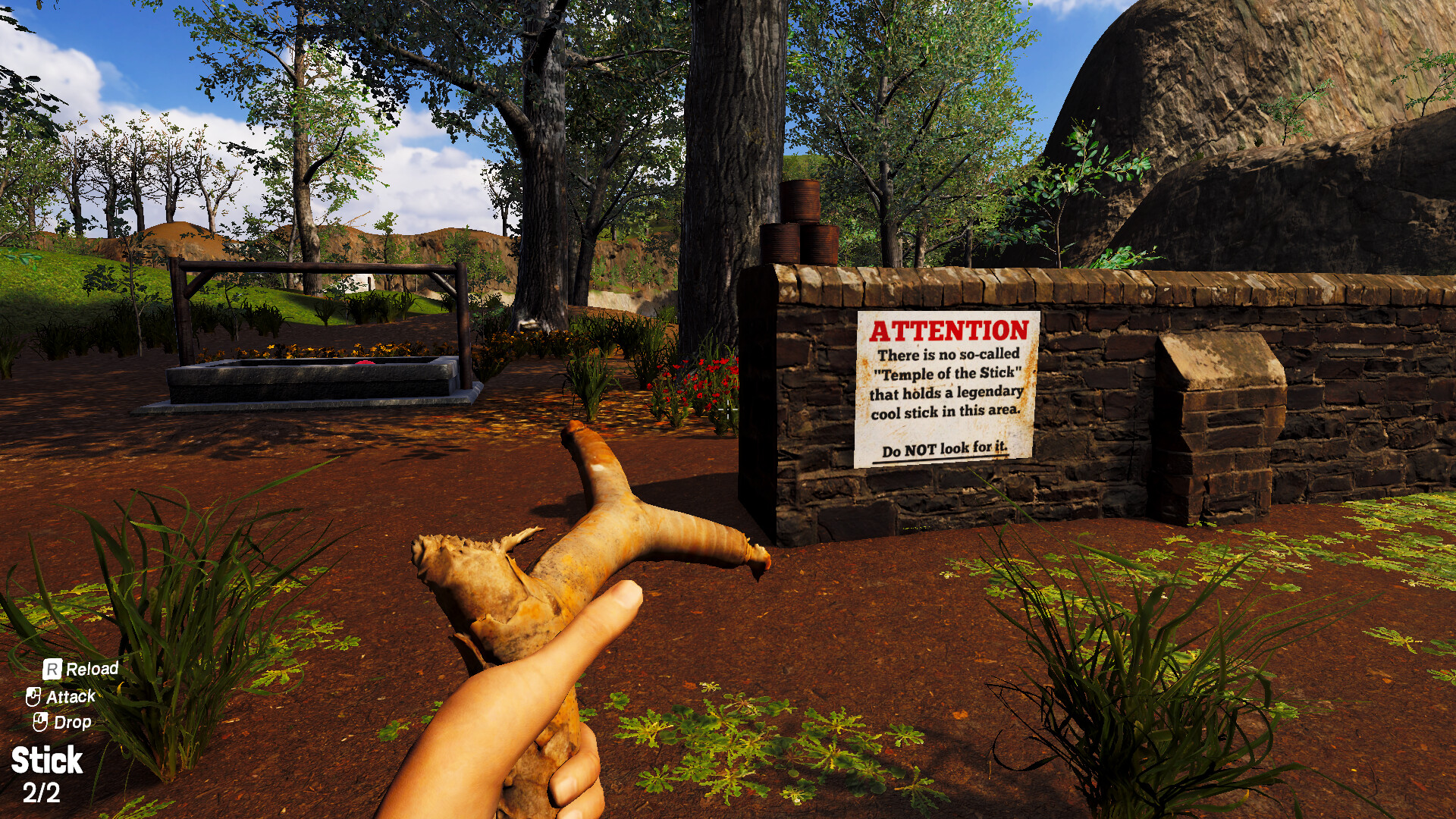Click the red ATTENTION heading on the sign
Screen dimensions: 1456x819
949,331
